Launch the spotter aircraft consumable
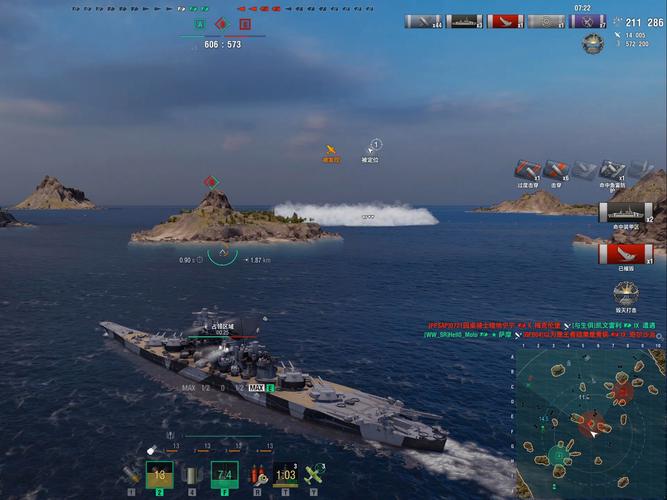The width and height of the screenshot is (667, 500). click(317, 475)
